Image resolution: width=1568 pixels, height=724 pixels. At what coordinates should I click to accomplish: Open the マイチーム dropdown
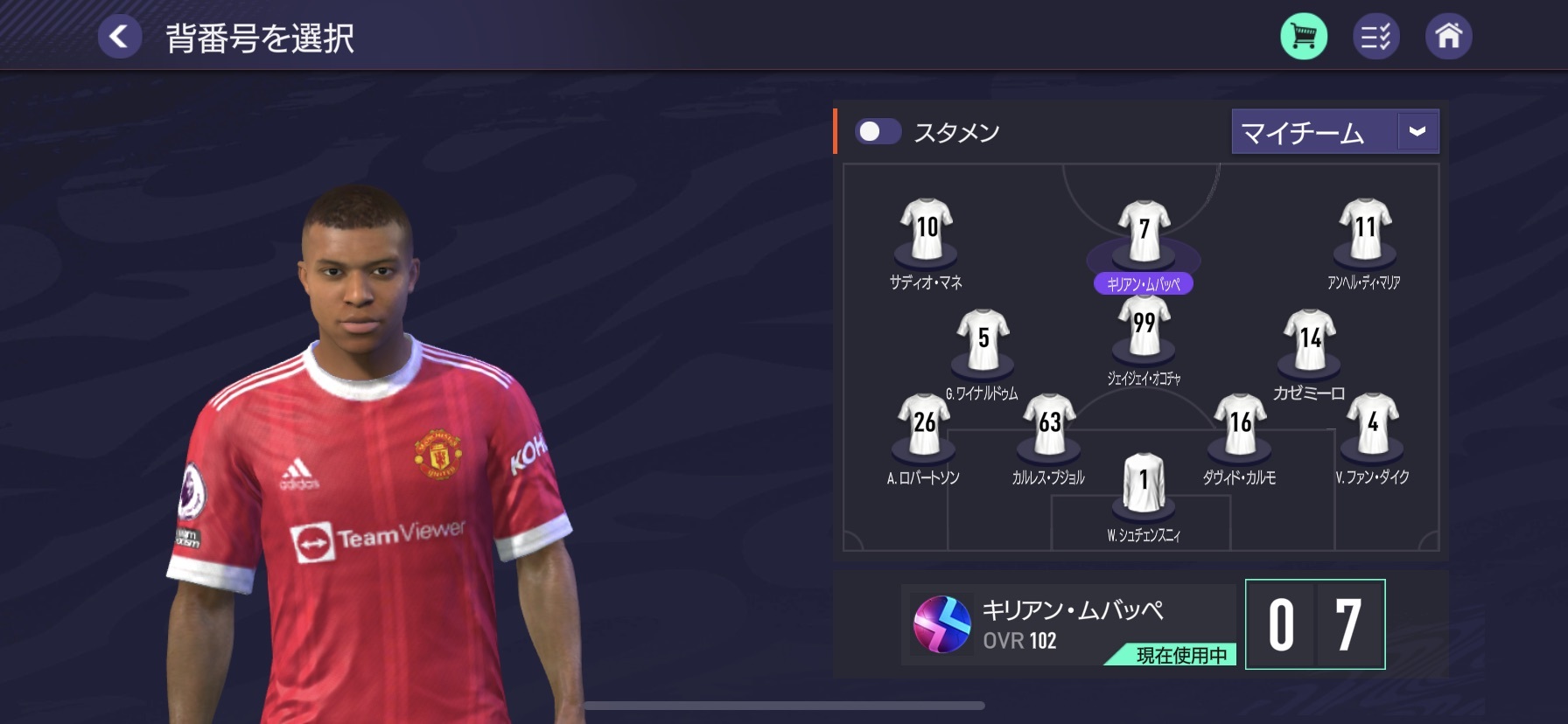1334,131
